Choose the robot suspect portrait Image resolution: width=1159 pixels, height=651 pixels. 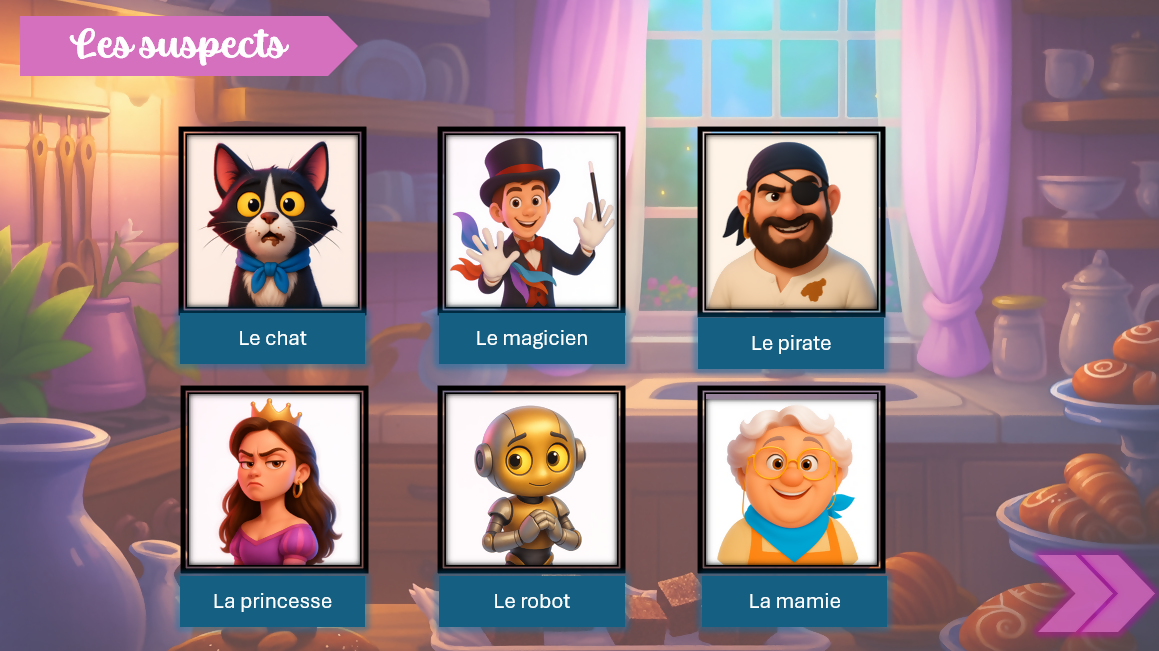click(532, 479)
